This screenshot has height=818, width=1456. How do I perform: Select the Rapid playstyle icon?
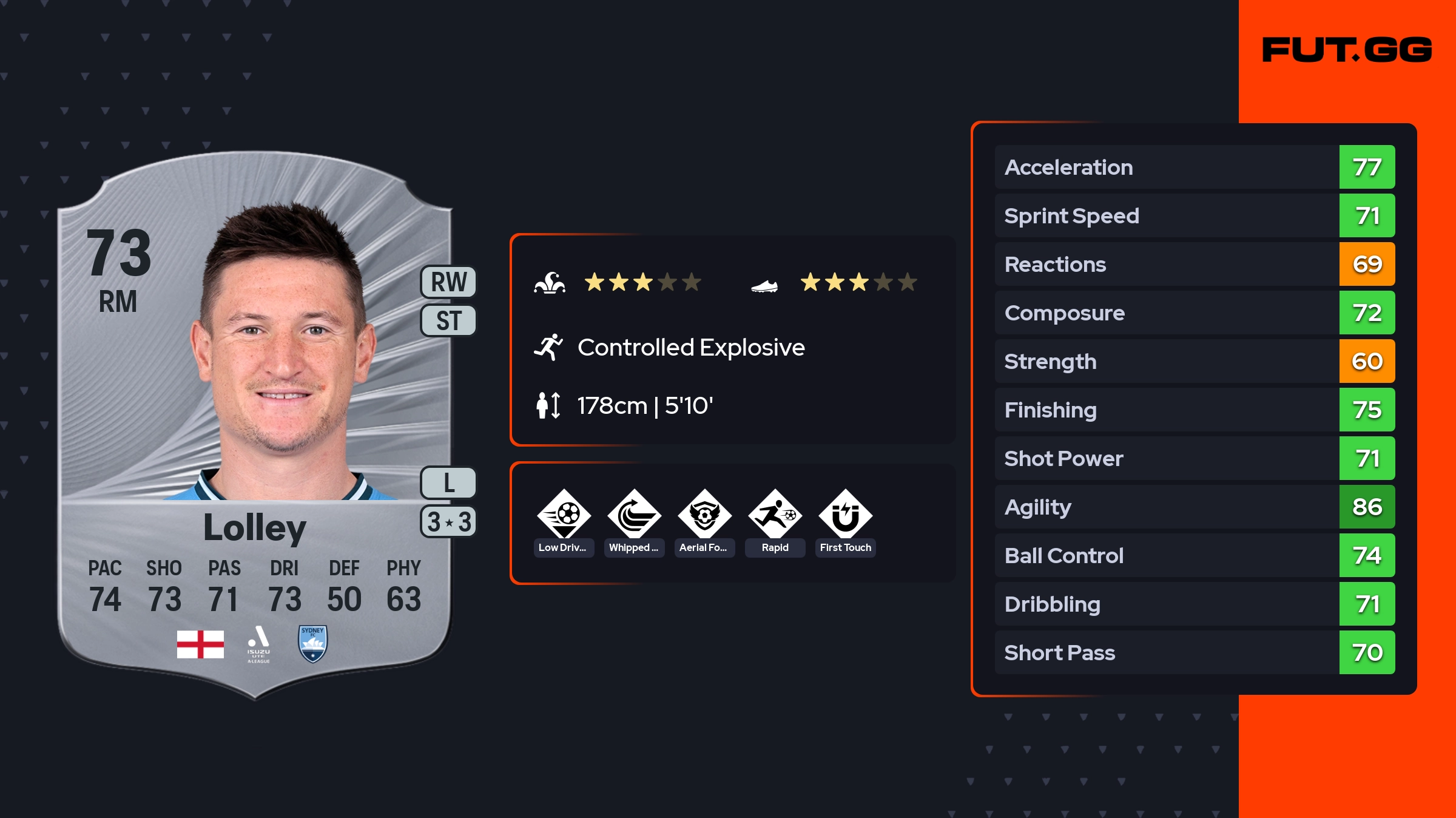click(x=775, y=516)
